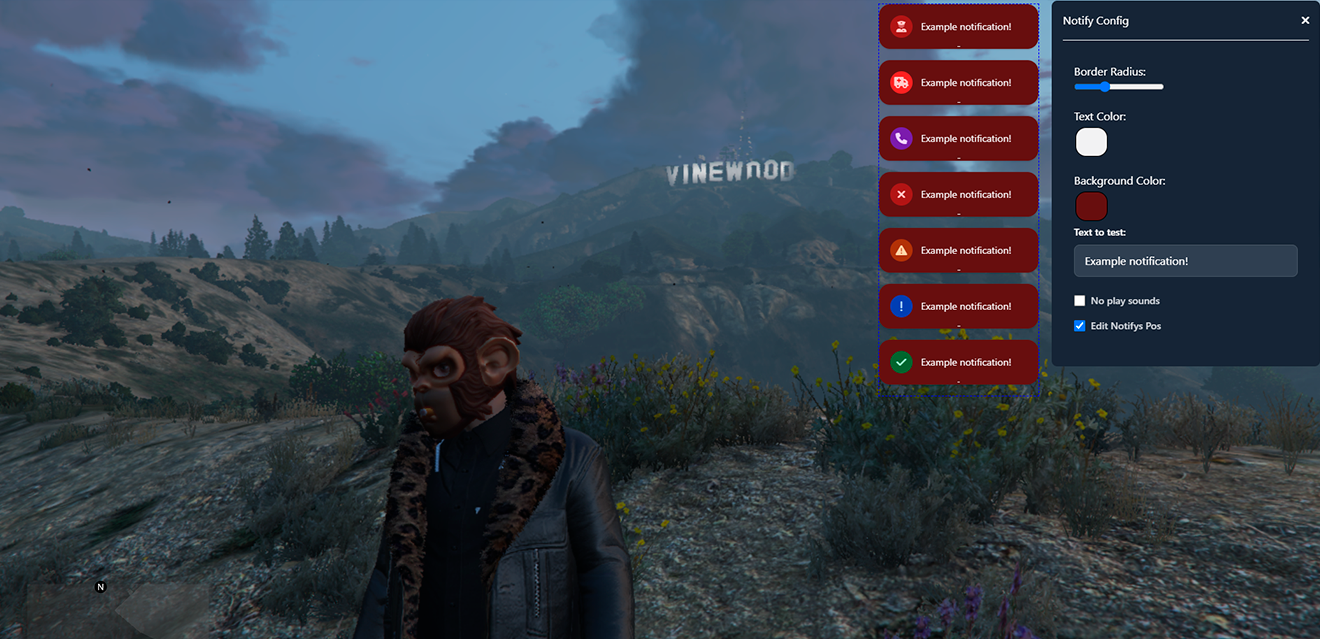Uncheck the Edit Notifys Pos checkbox
The width and height of the screenshot is (1320, 639).
tap(1080, 326)
